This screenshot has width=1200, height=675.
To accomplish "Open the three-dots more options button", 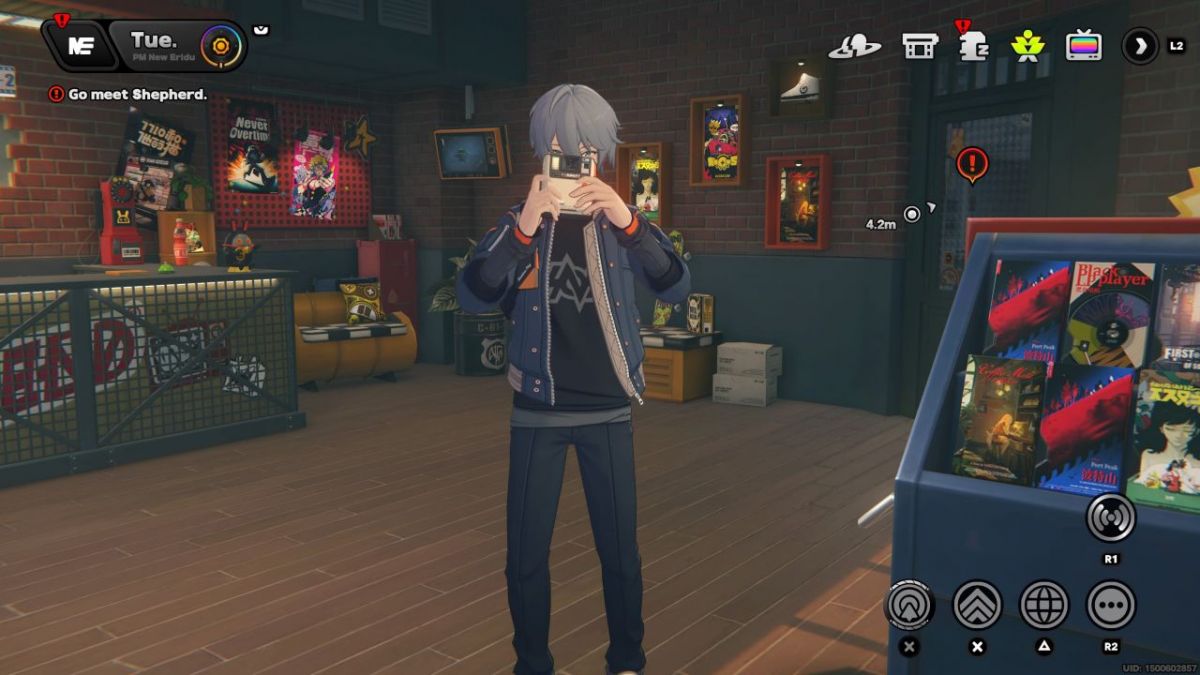I will click(x=1110, y=604).
